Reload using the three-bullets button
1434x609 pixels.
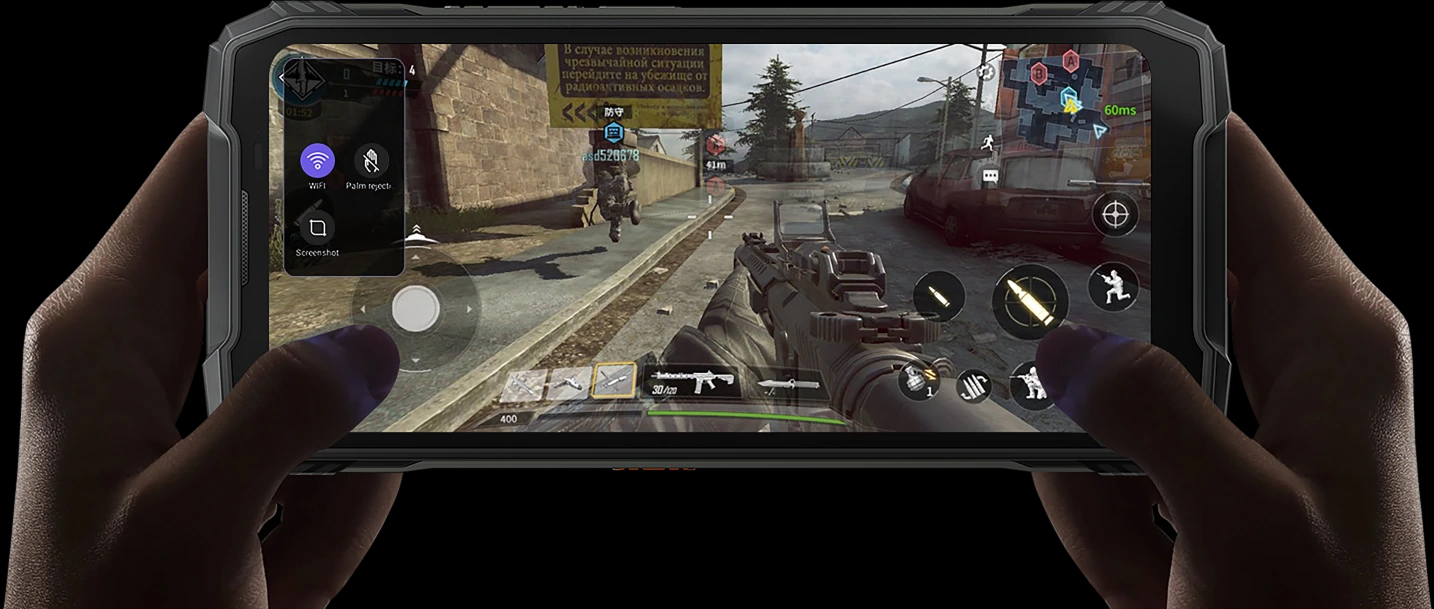[x=973, y=386]
